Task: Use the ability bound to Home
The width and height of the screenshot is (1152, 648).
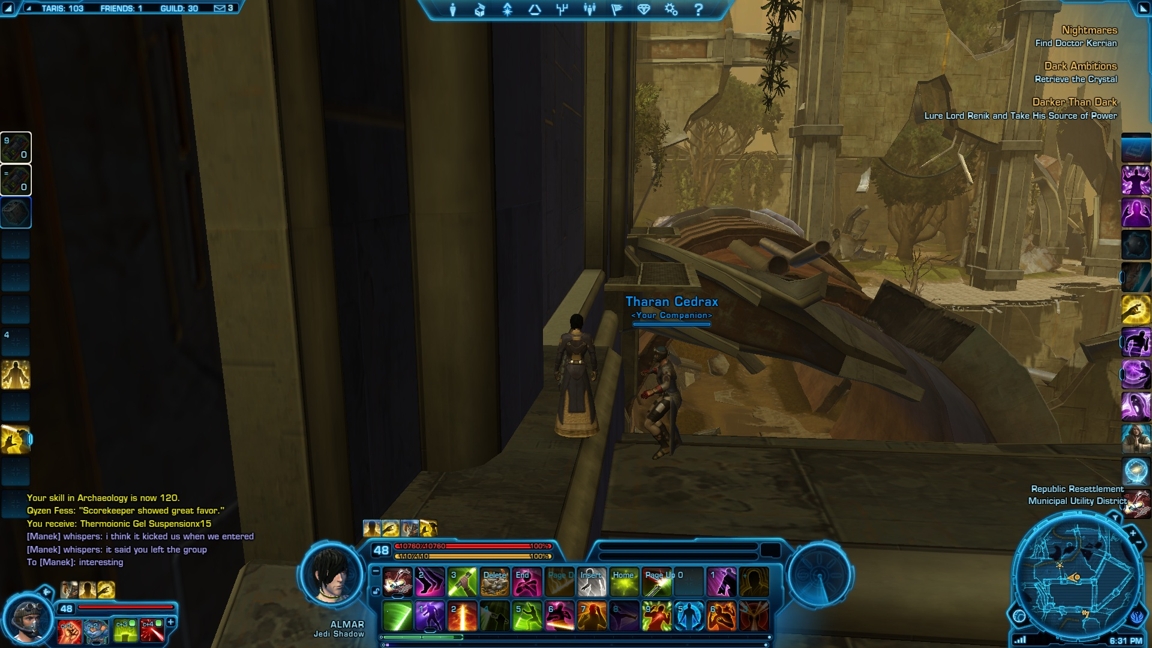Action: [624, 582]
